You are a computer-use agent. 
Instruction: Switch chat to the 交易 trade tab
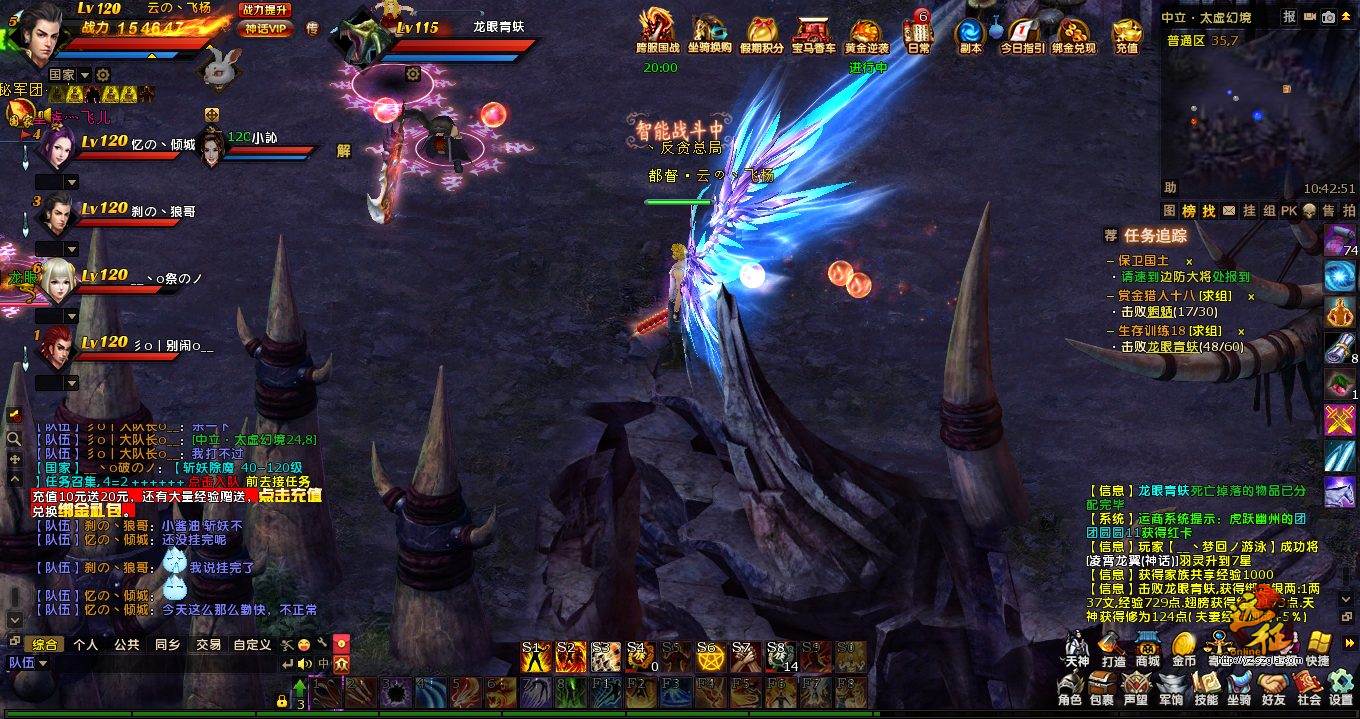coord(208,645)
